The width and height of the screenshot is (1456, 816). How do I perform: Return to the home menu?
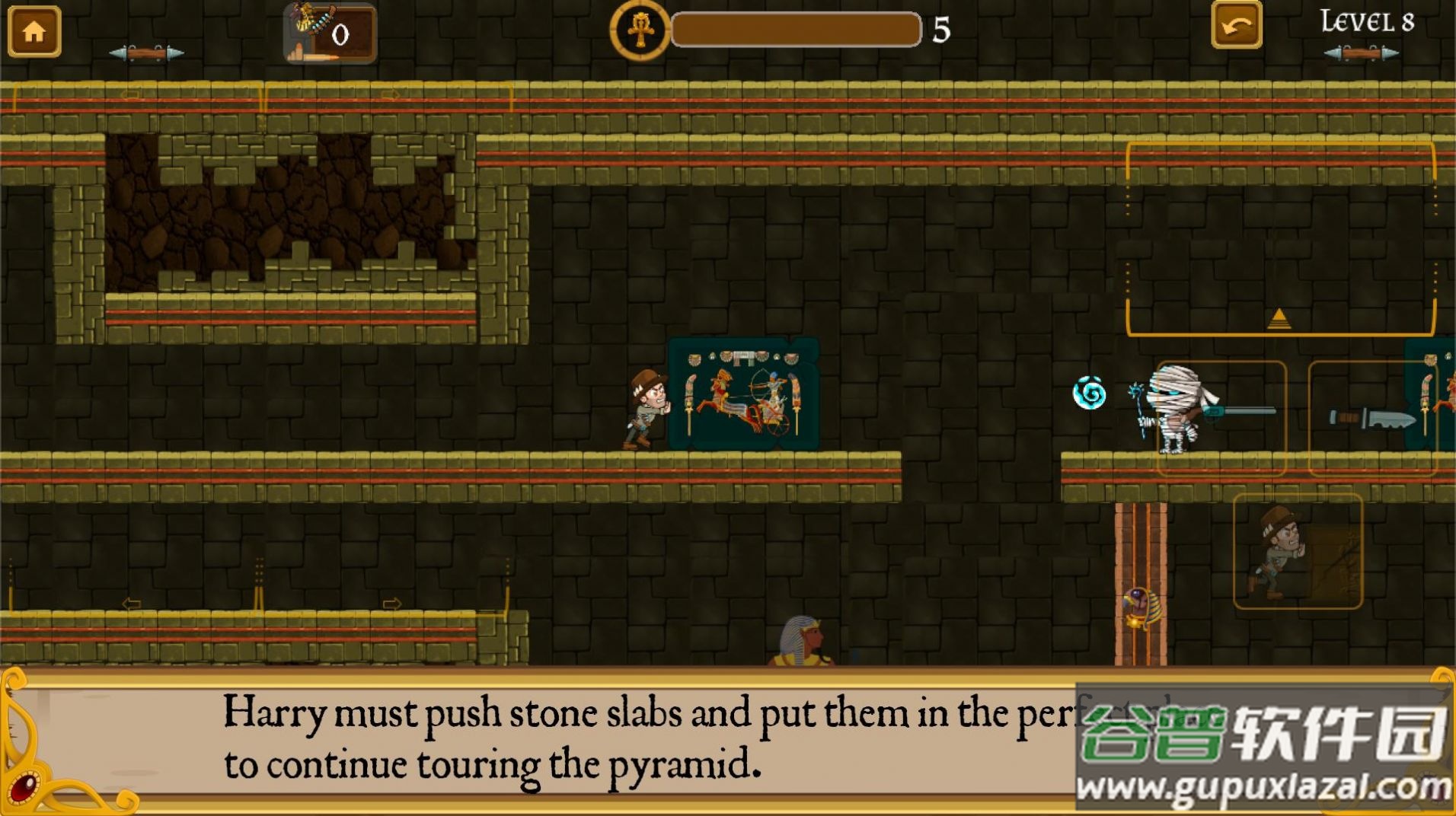click(34, 31)
